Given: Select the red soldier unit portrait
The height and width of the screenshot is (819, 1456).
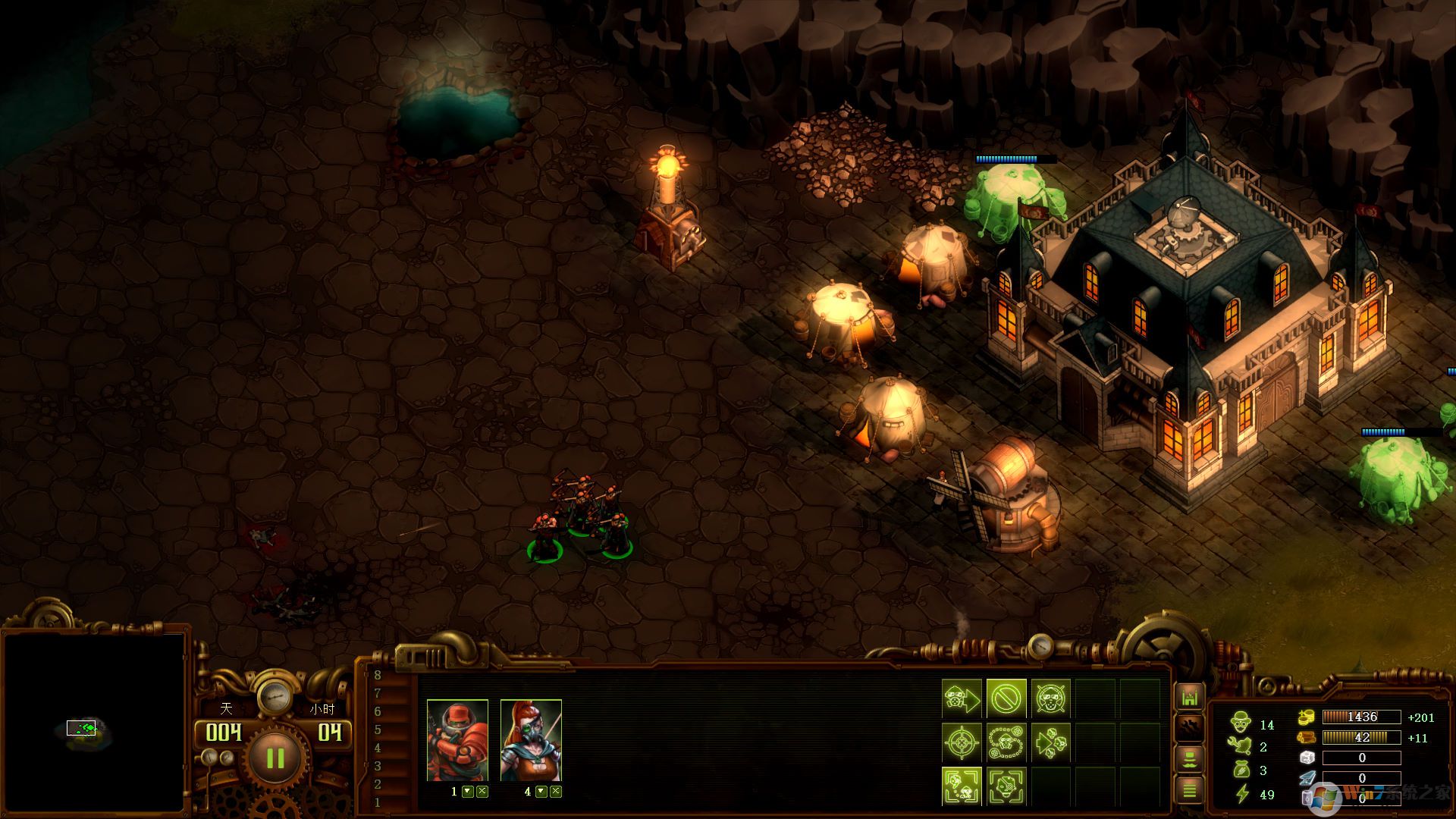Looking at the screenshot, I should tap(457, 741).
